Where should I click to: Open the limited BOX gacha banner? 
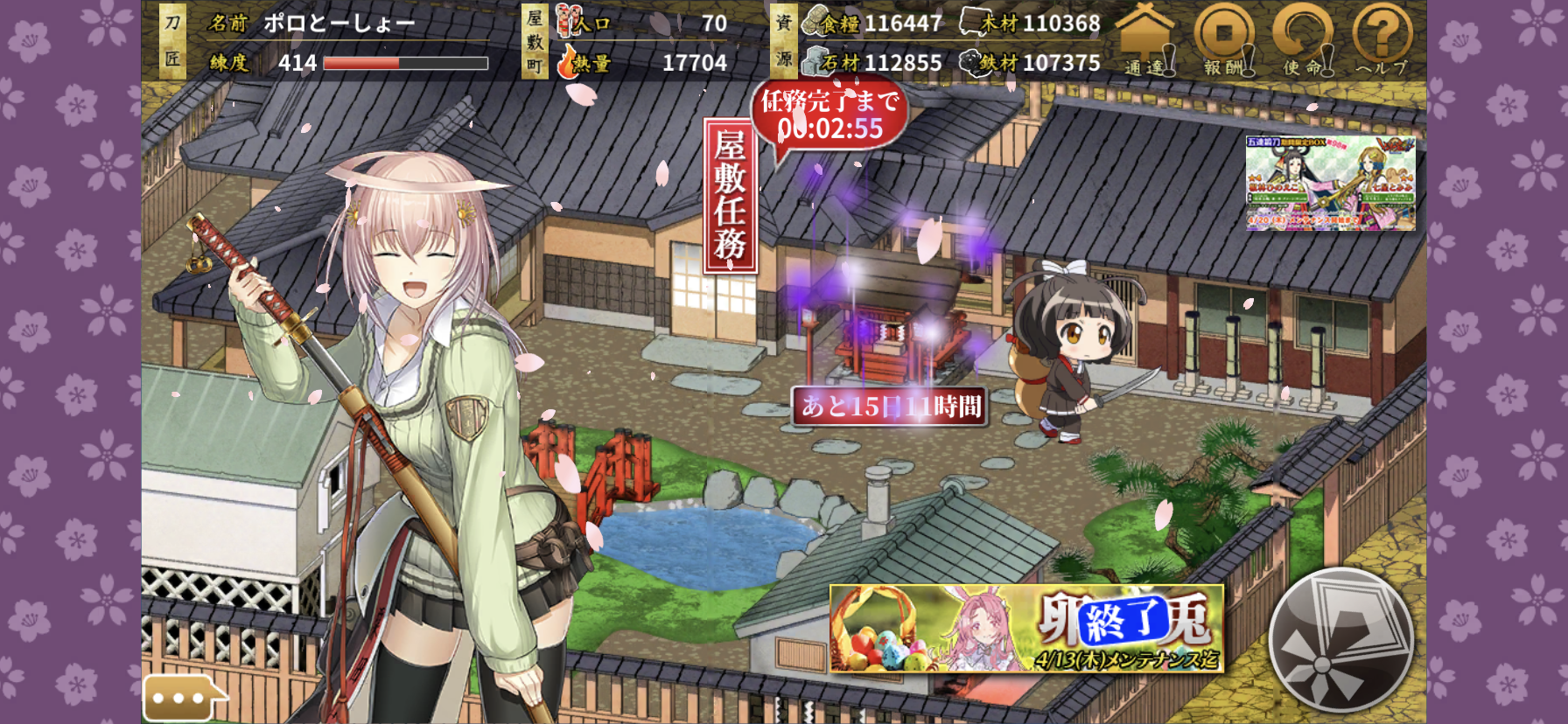tap(1330, 183)
